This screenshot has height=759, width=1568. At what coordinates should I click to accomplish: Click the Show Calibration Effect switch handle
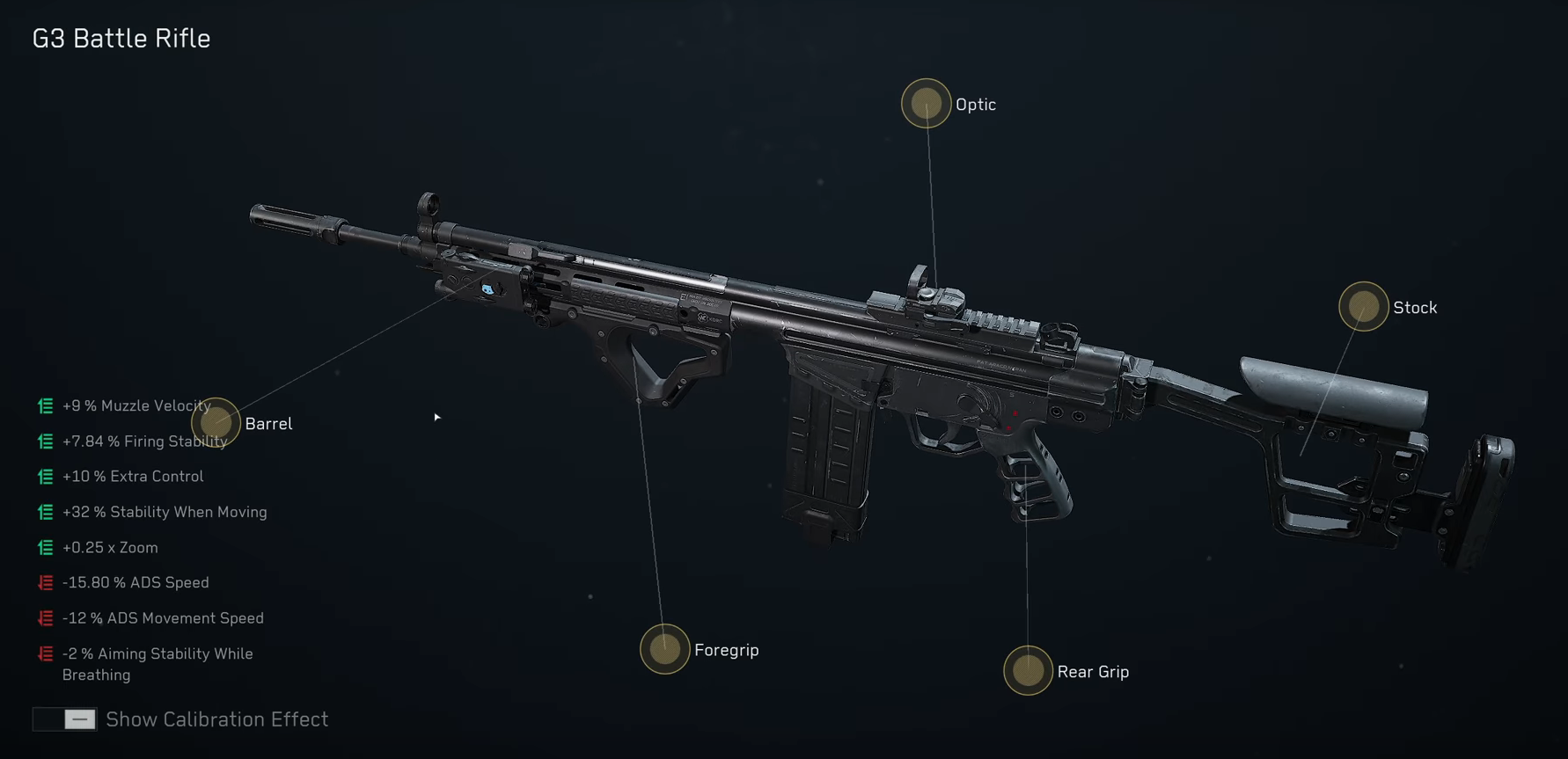[79, 719]
